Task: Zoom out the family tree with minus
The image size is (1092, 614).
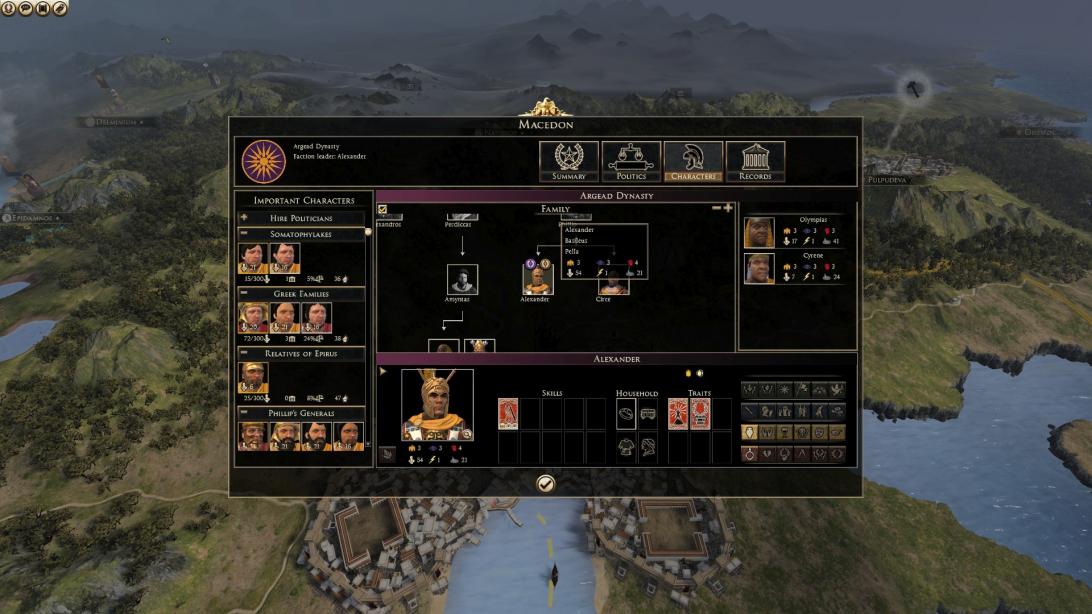Action: pyautogui.click(x=716, y=208)
